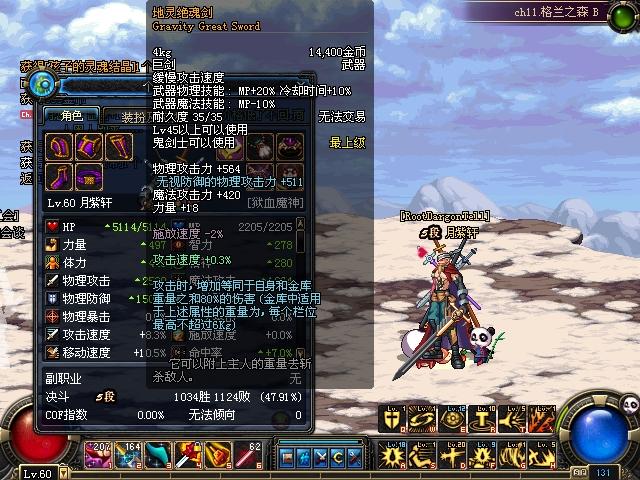The width and height of the screenshot is (640, 480).
Task: Select the quickslot item with count 62
Action: (250, 456)
